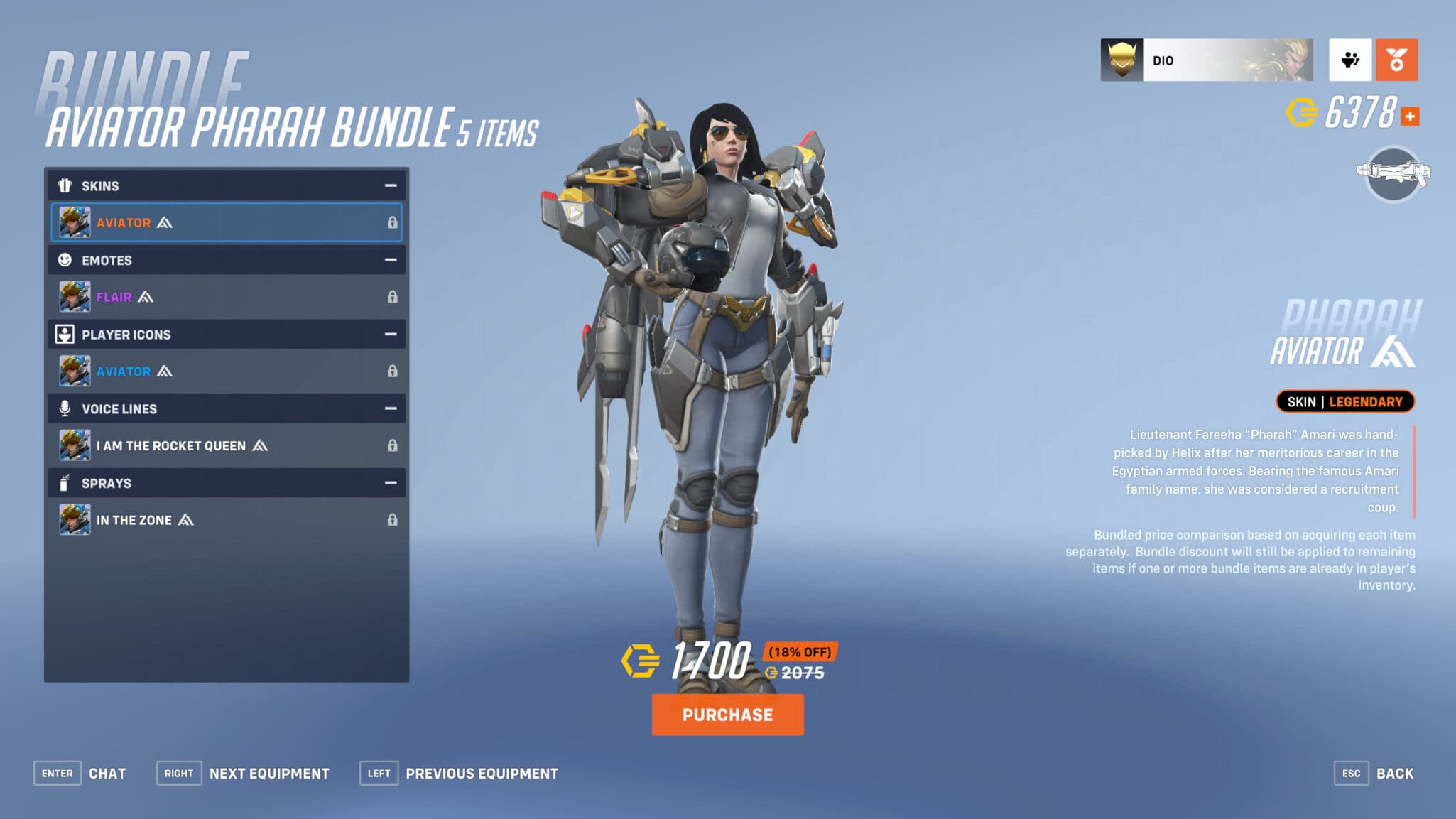The width and height of the screenshot is (1456, 819).
Task: Click the orange challenges medal icon
Action: pos(1396,61)
